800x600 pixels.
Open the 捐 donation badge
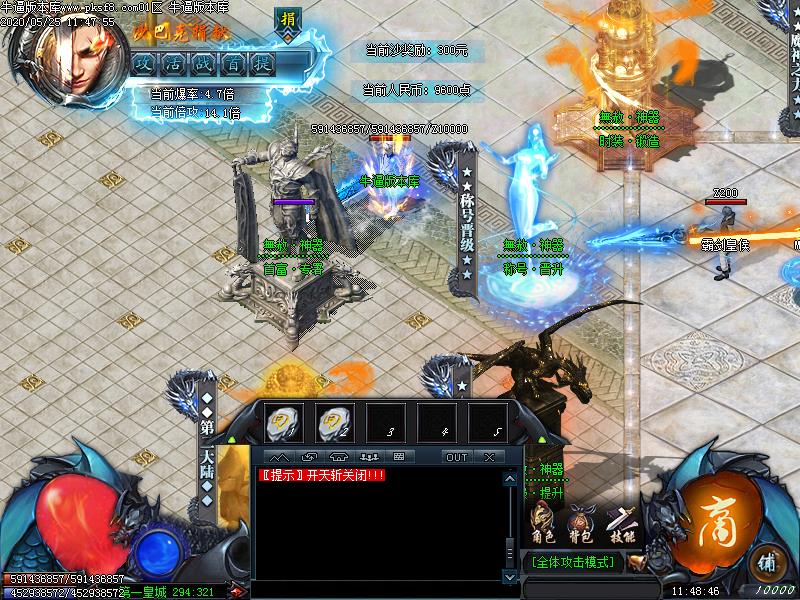tap(288, 21)
